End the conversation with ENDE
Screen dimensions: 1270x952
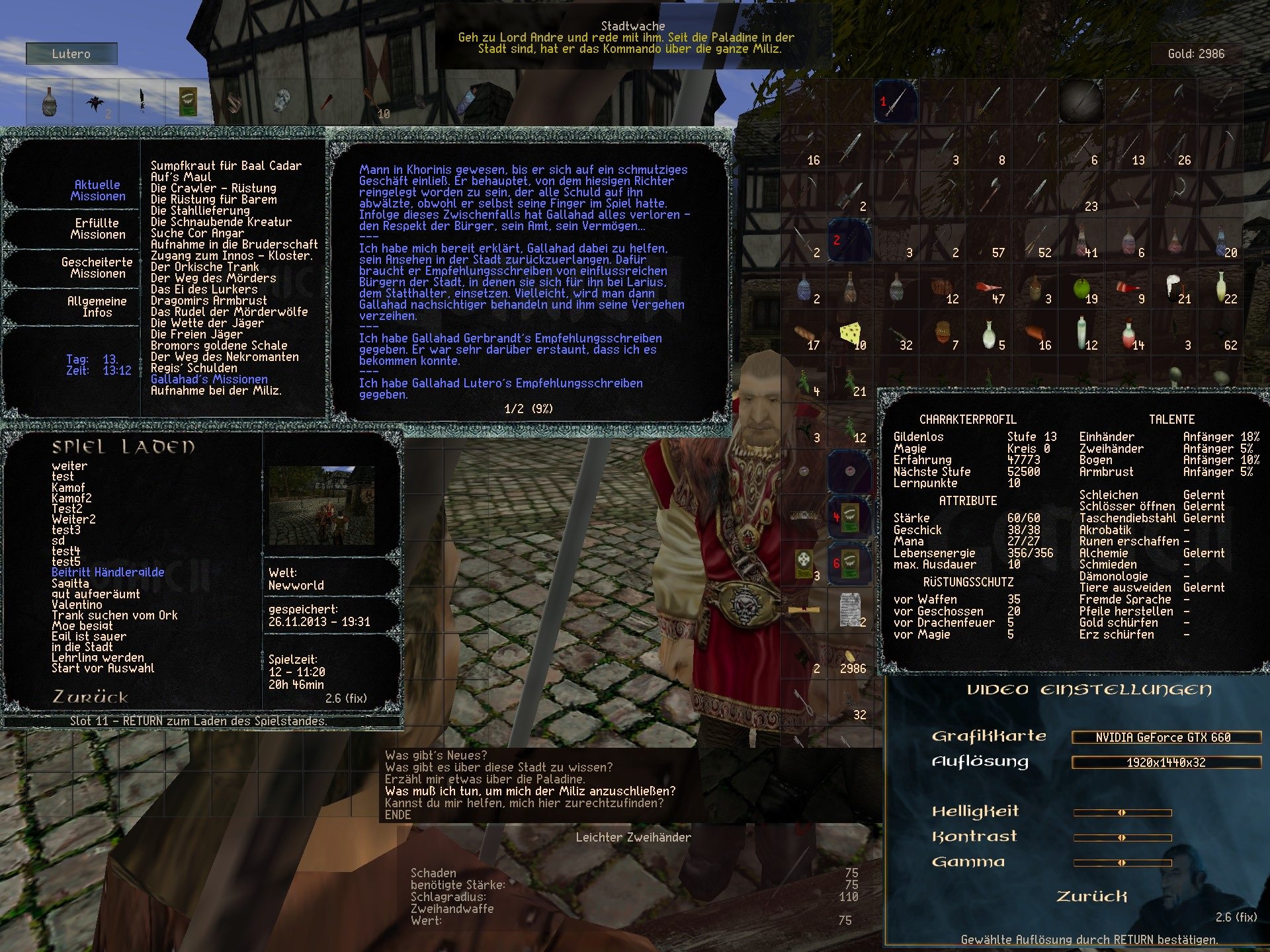(398, 815)
